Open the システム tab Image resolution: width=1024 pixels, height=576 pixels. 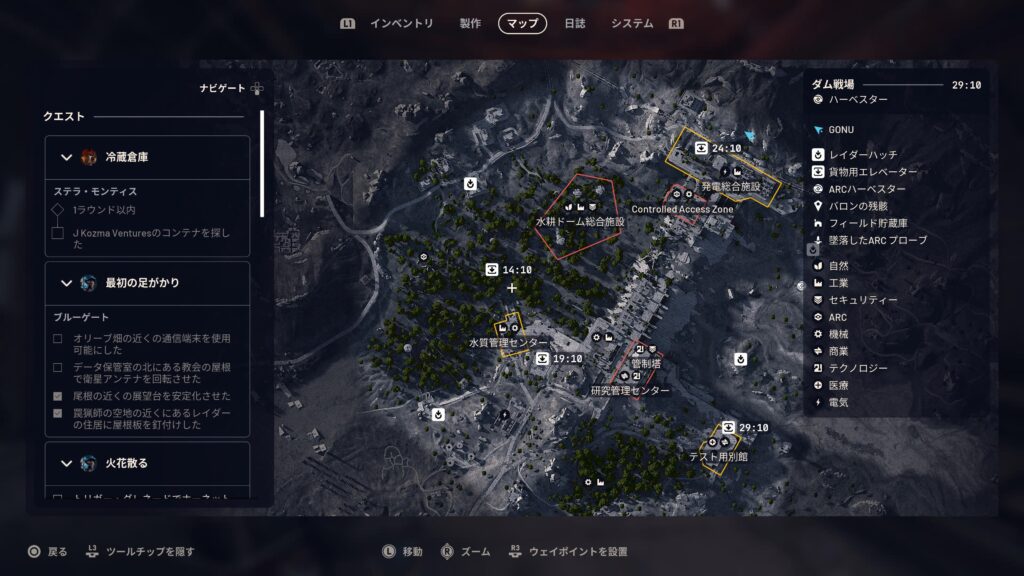pos(632,23)
